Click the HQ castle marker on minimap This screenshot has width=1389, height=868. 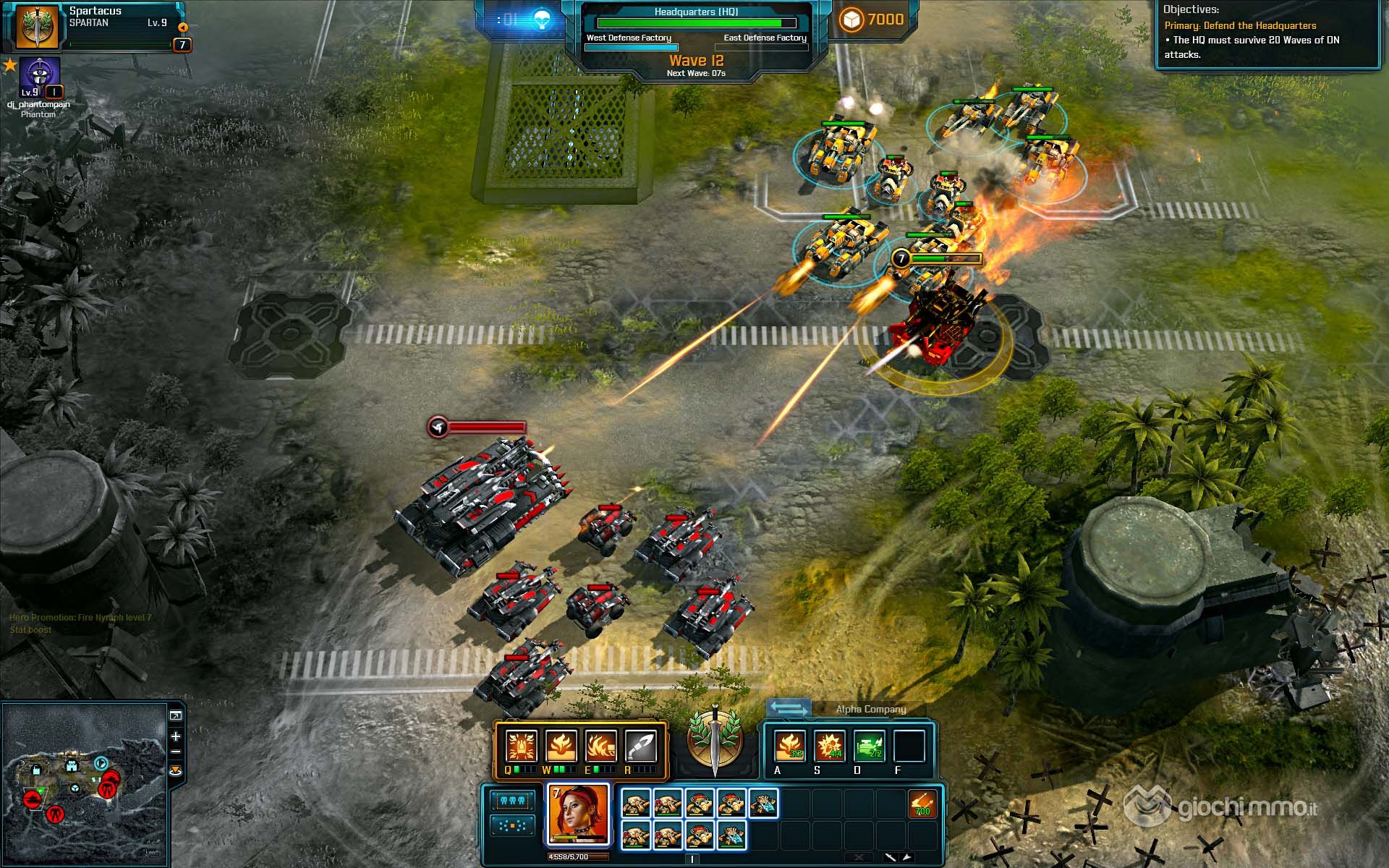coord(71,765)
